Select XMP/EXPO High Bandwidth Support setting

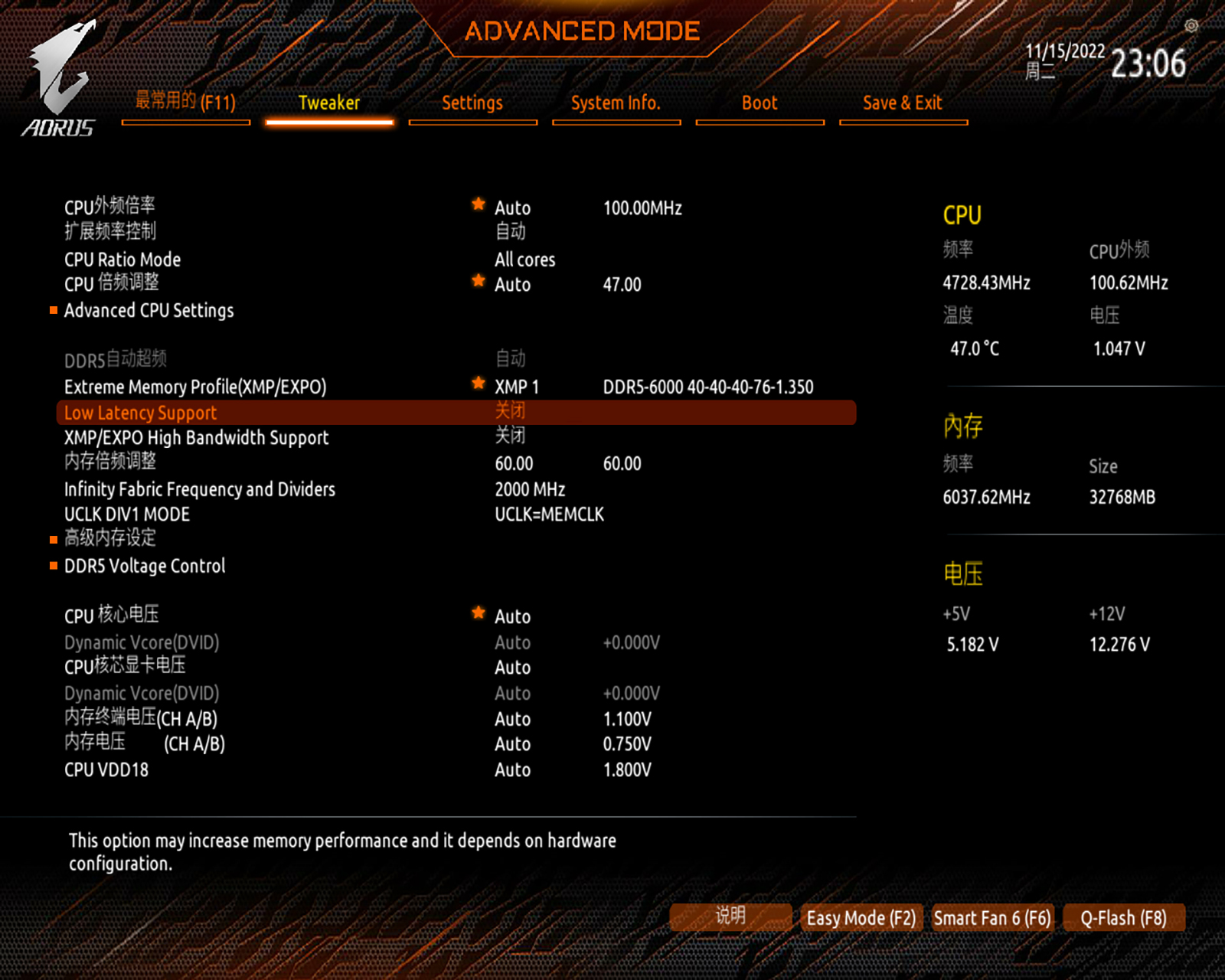pyautogui.click(x=196, y=438)
